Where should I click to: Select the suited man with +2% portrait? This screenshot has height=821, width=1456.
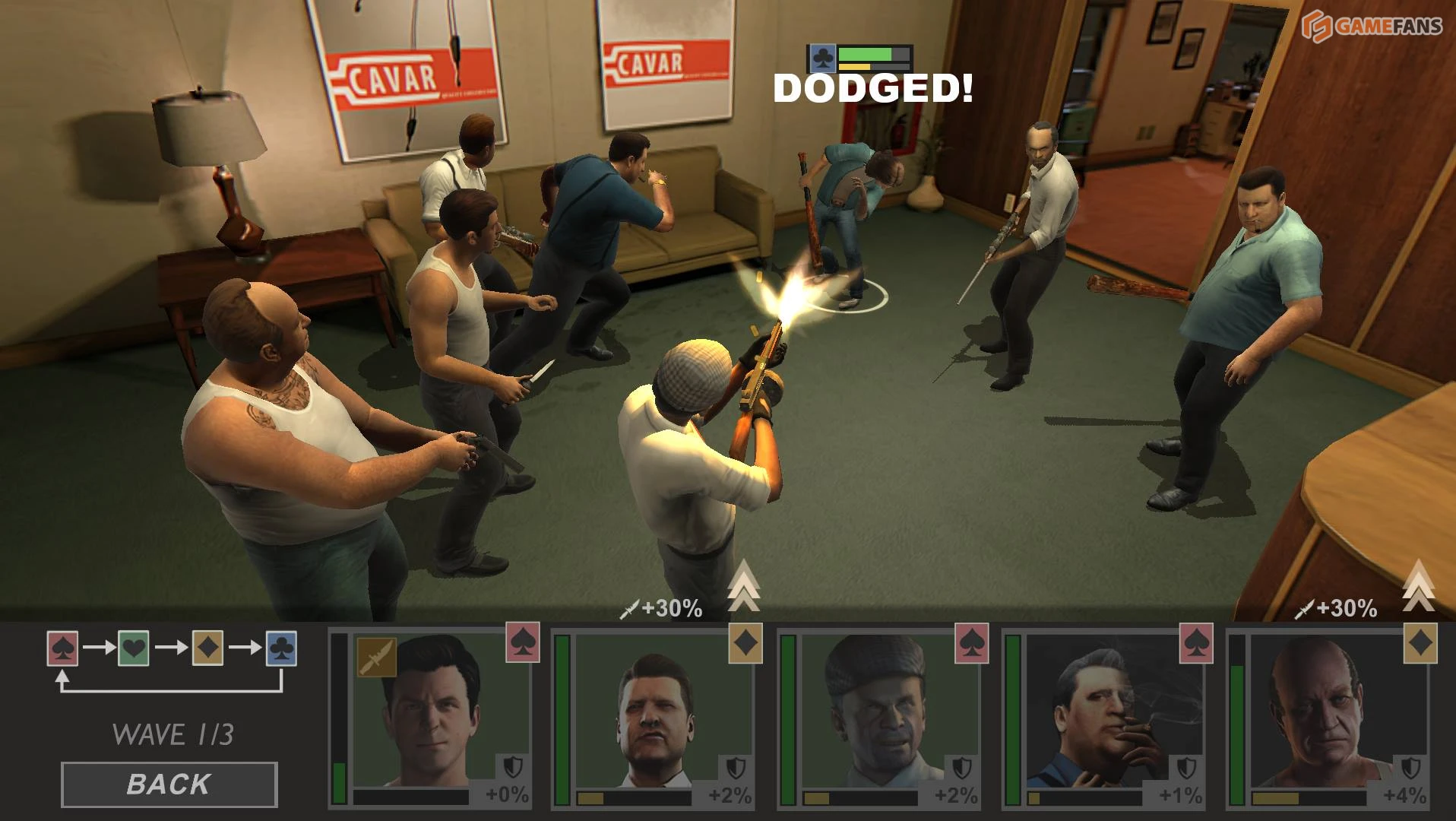coord(655,715)
